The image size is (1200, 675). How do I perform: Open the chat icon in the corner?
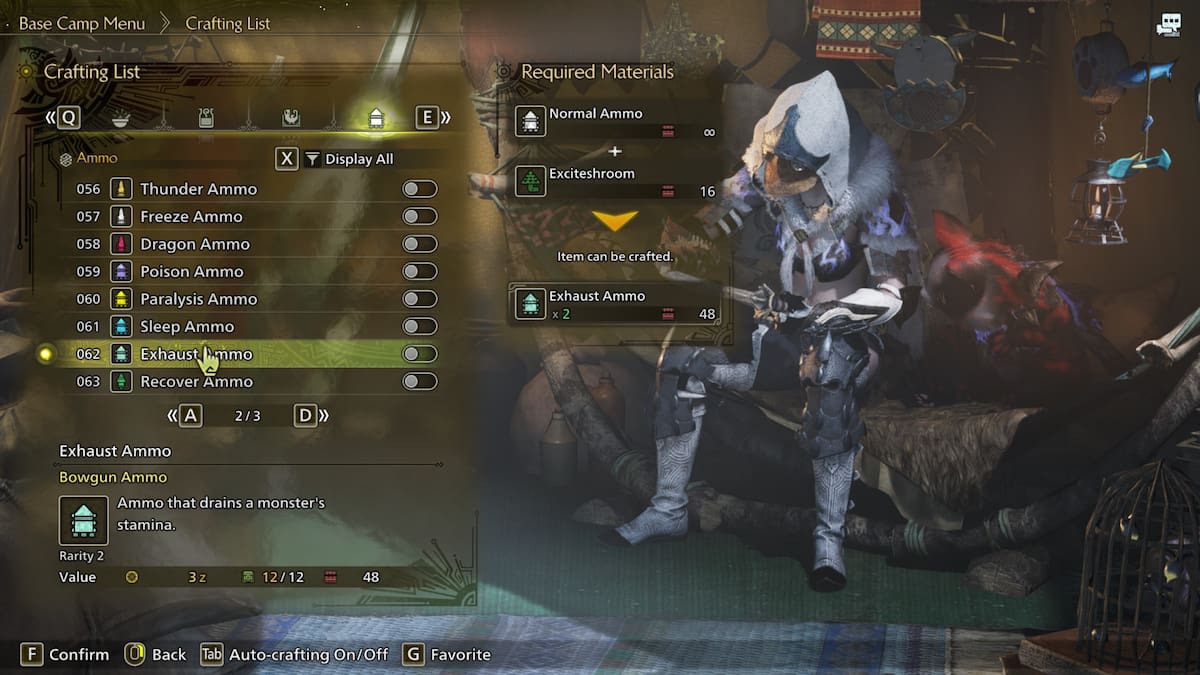(1168, 27)
